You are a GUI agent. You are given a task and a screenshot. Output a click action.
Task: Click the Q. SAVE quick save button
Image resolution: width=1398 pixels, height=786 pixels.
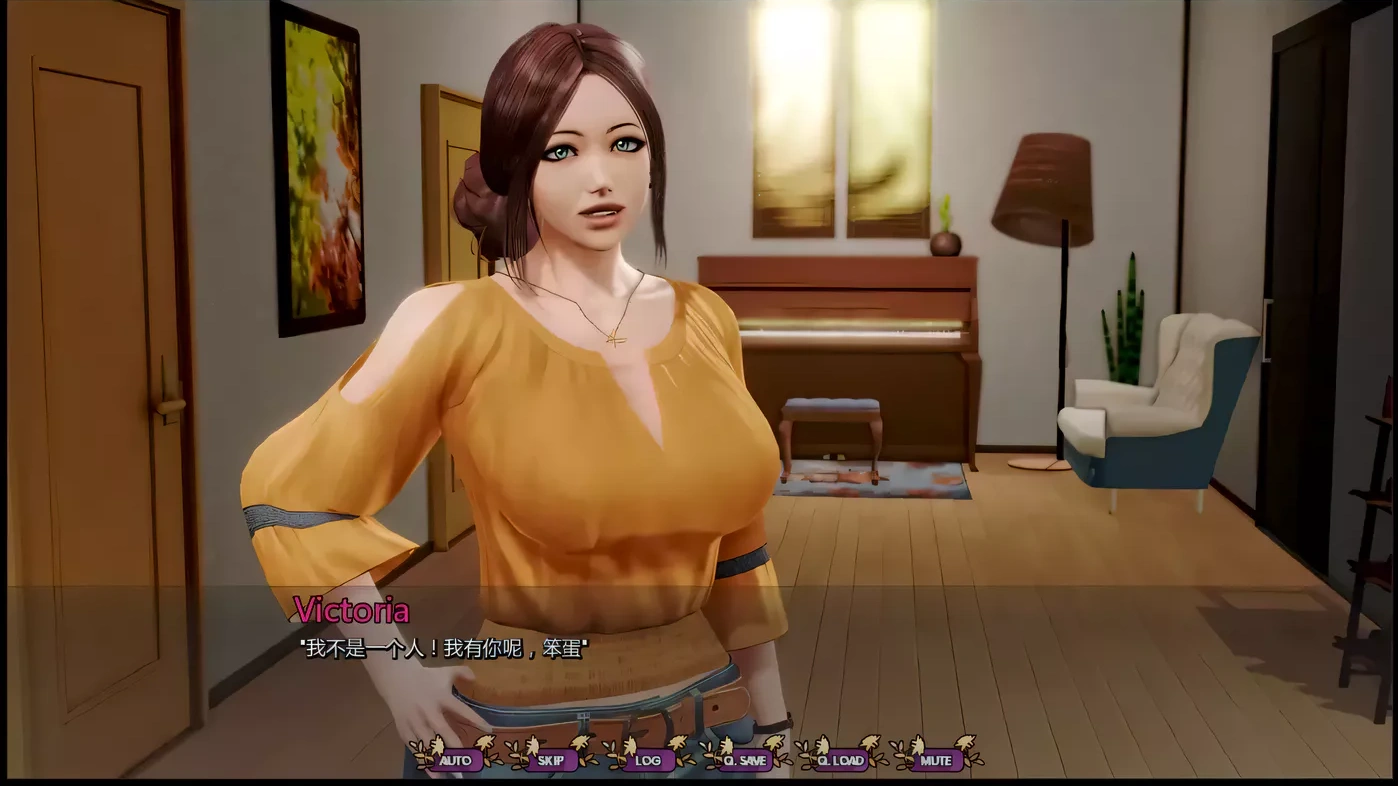pos(745,760)
